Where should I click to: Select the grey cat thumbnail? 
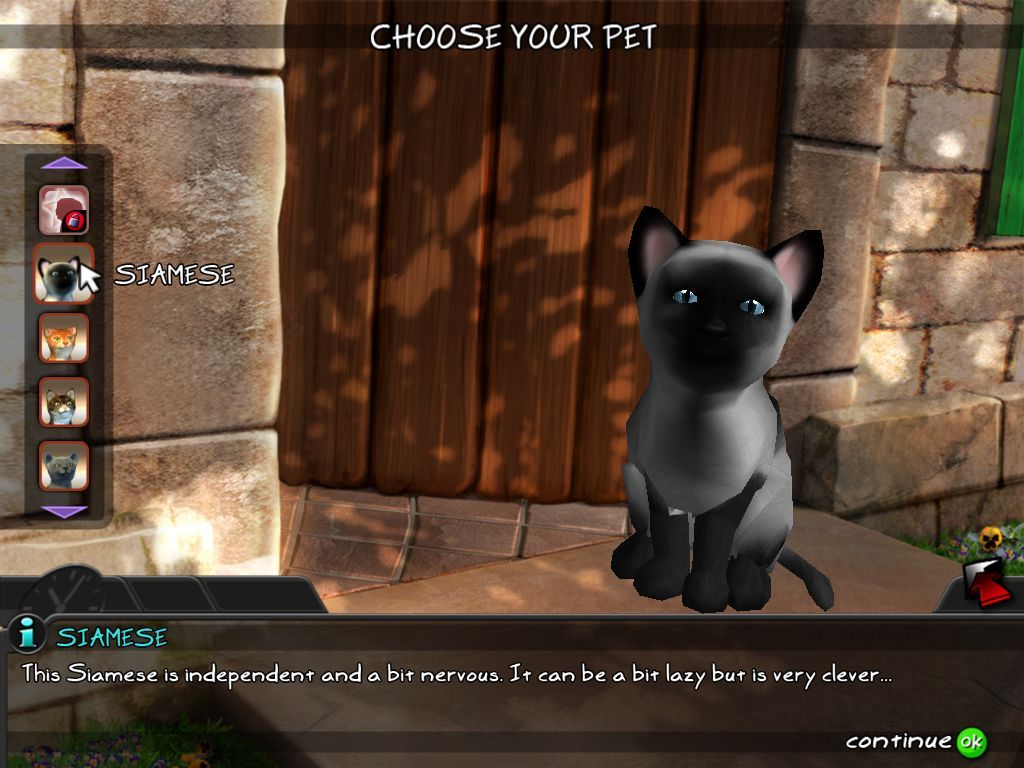pyautogui.click(x=64, y=465)
